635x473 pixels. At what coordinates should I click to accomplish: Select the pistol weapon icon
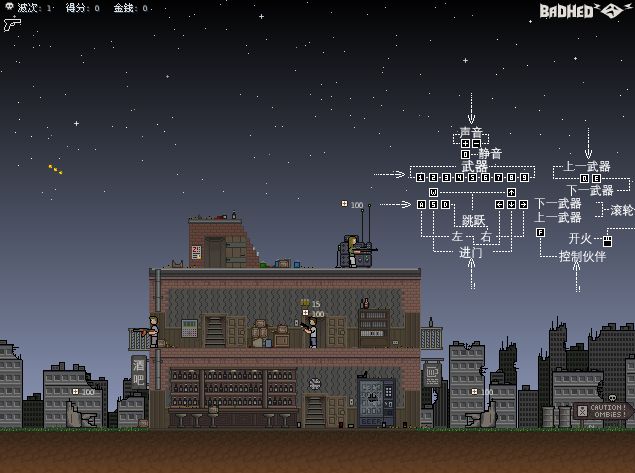point(12,24)
